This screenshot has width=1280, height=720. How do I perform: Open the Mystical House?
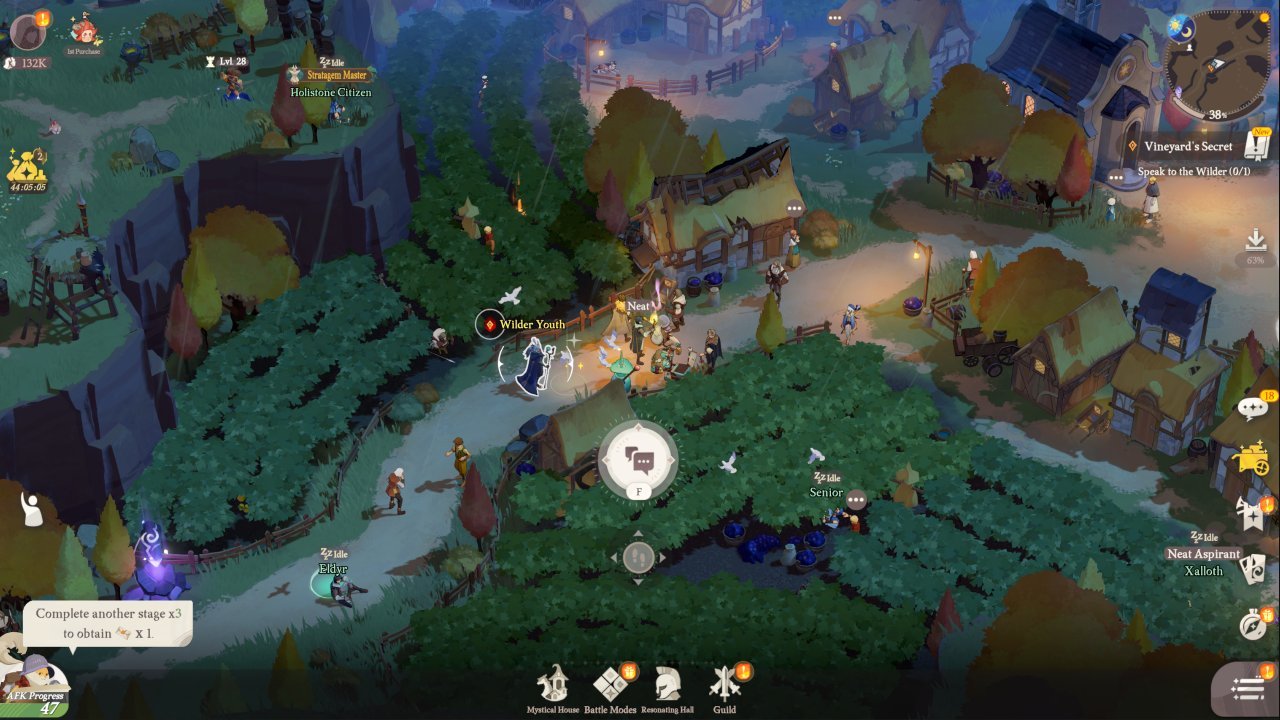553,686
